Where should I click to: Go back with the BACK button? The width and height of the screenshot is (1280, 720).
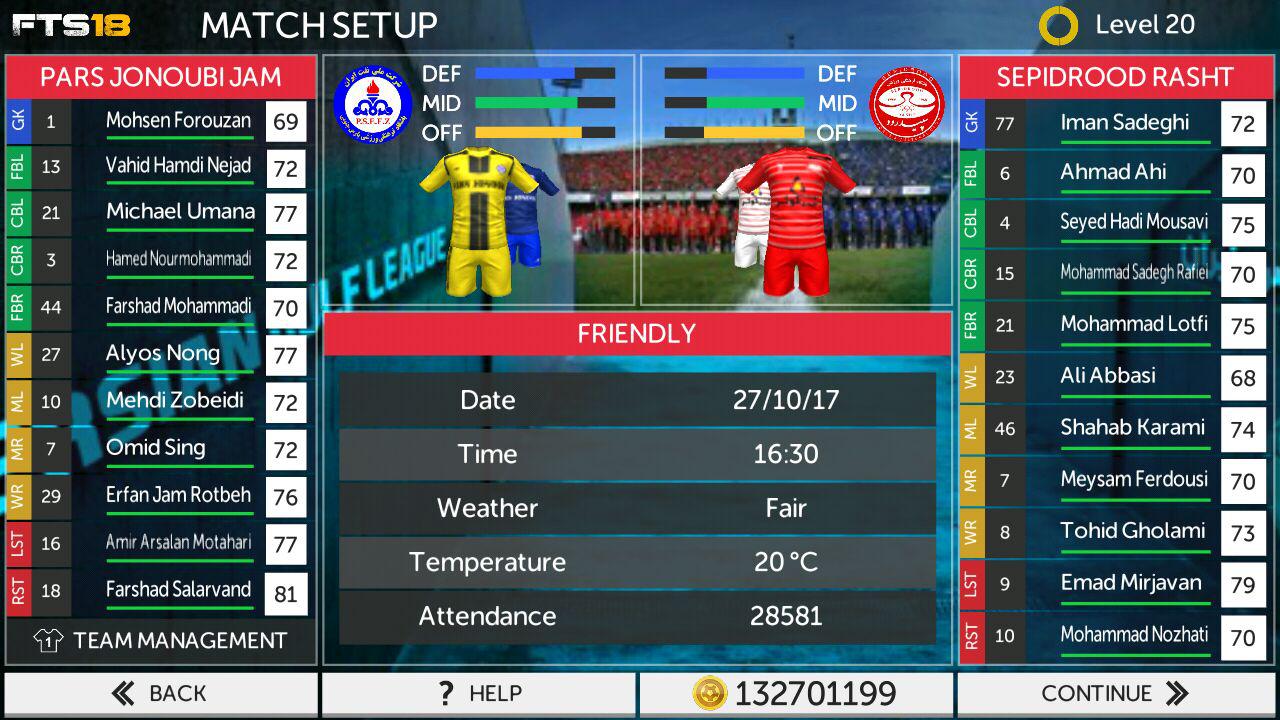tap(160, 693)
